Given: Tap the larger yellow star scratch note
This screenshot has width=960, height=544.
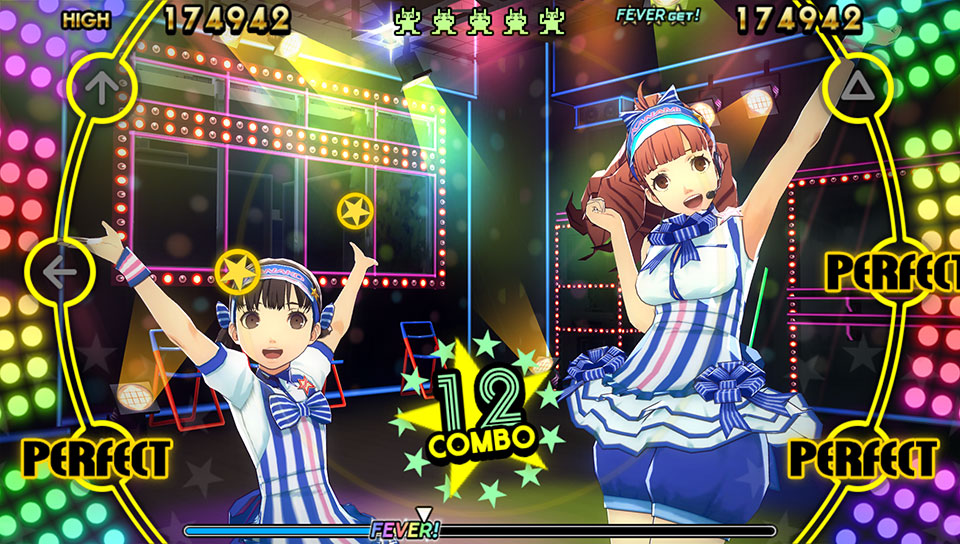Looking at the screenshot, I should [x=238, y=270].
